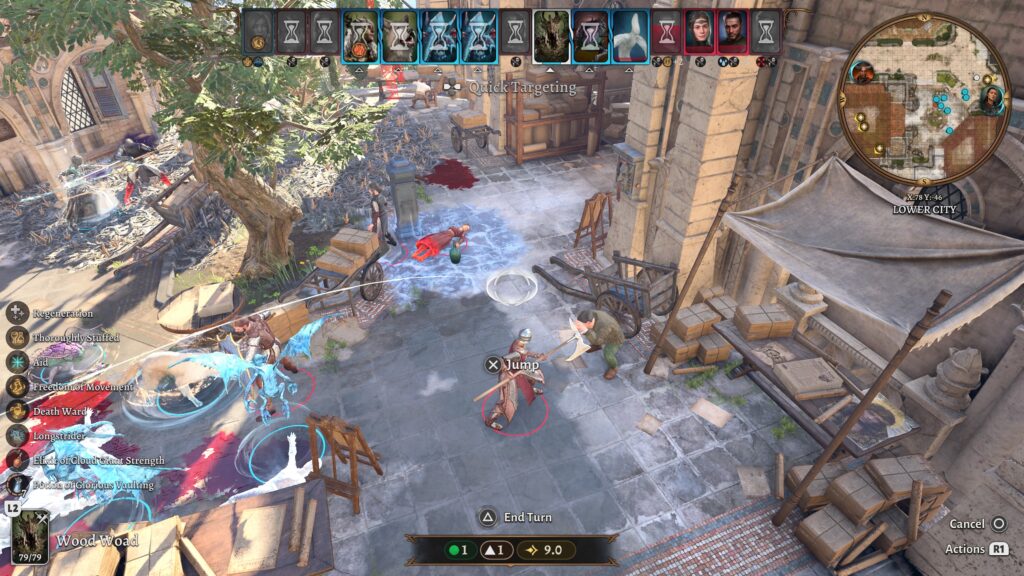Inspect the Thoroughly Stuffed status icon

pyautogui.click(x=17, y=337)
